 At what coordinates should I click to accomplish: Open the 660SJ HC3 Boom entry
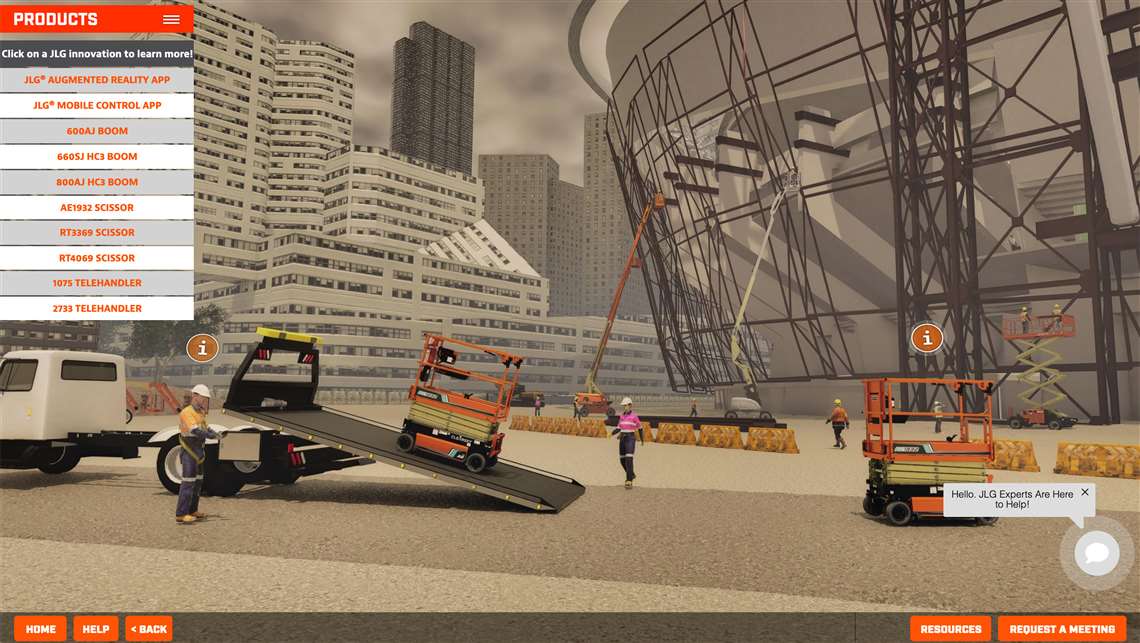(x=97, y=156)
